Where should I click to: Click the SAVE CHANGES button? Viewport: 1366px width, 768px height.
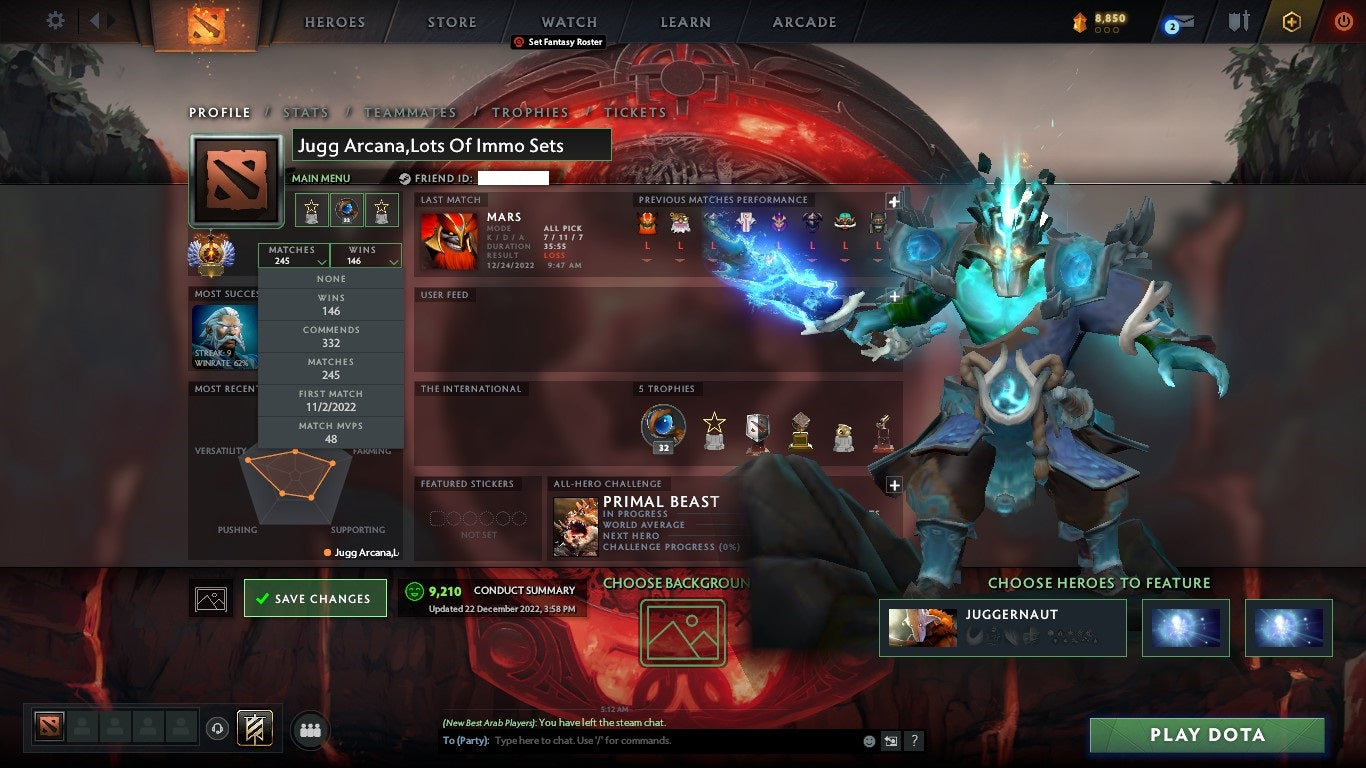tap(315, 597)
